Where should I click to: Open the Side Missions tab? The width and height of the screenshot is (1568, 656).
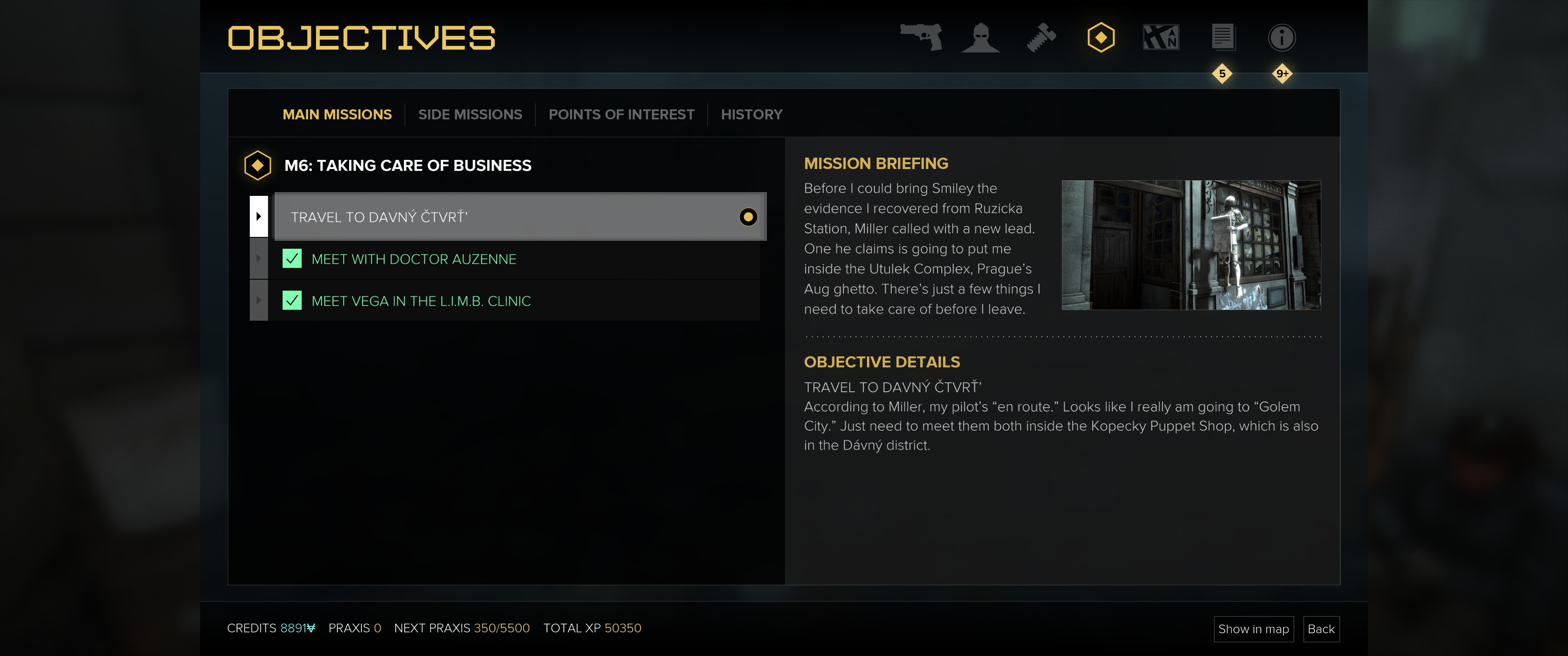point(469,114)
